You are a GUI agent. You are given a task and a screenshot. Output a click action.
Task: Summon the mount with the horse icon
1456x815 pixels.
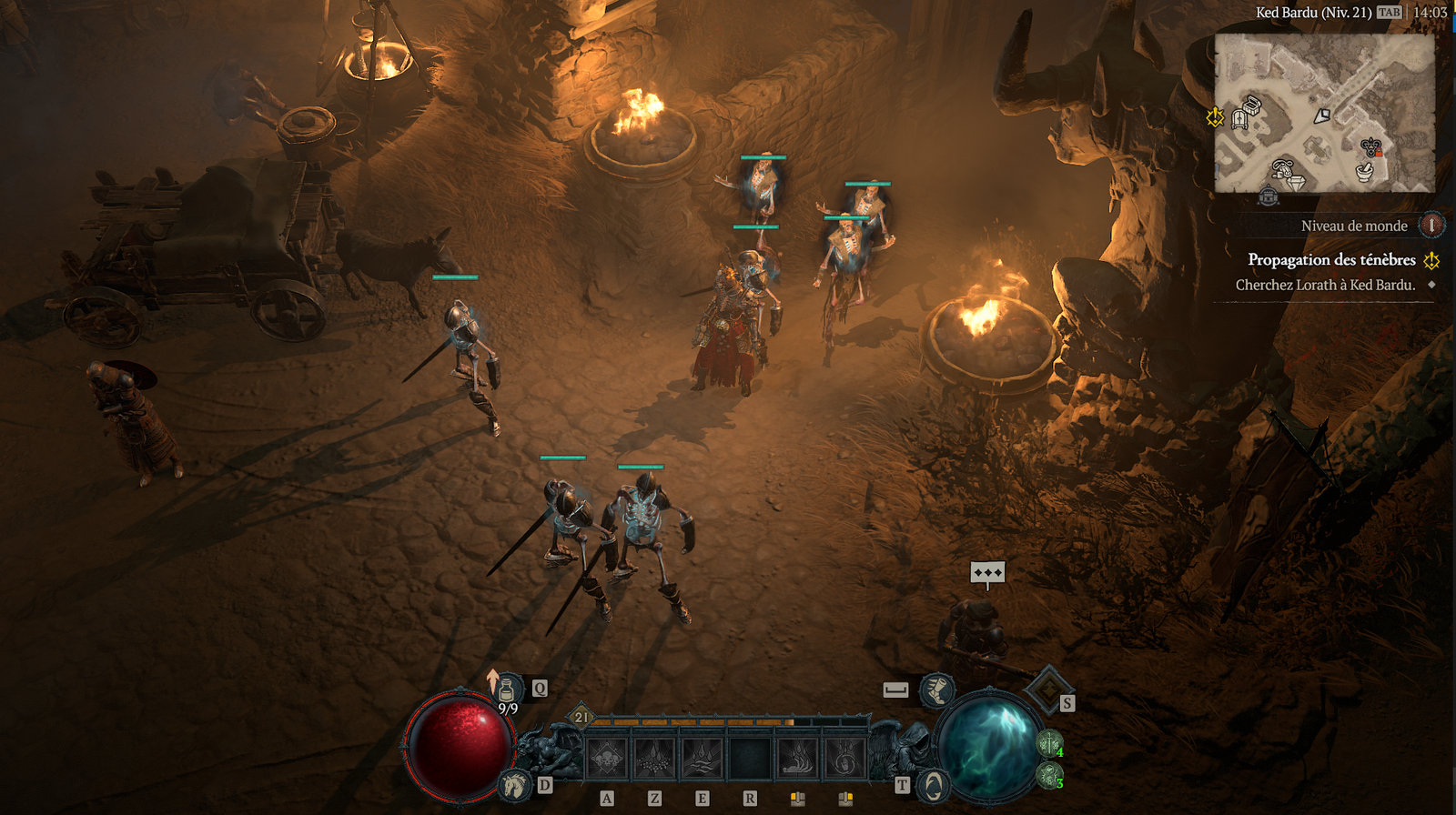pos(515,784)
